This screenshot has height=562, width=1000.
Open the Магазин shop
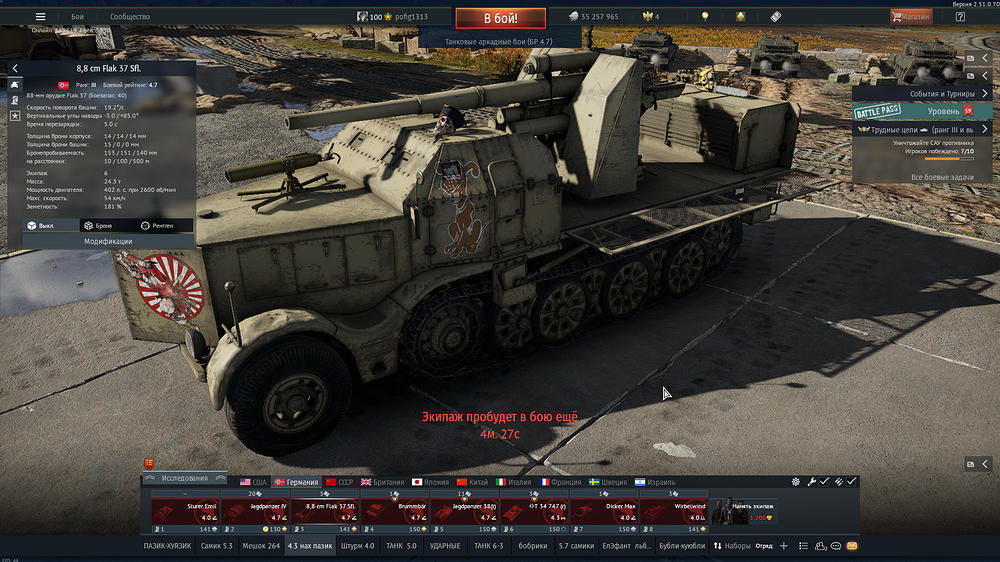click(911, 17)
